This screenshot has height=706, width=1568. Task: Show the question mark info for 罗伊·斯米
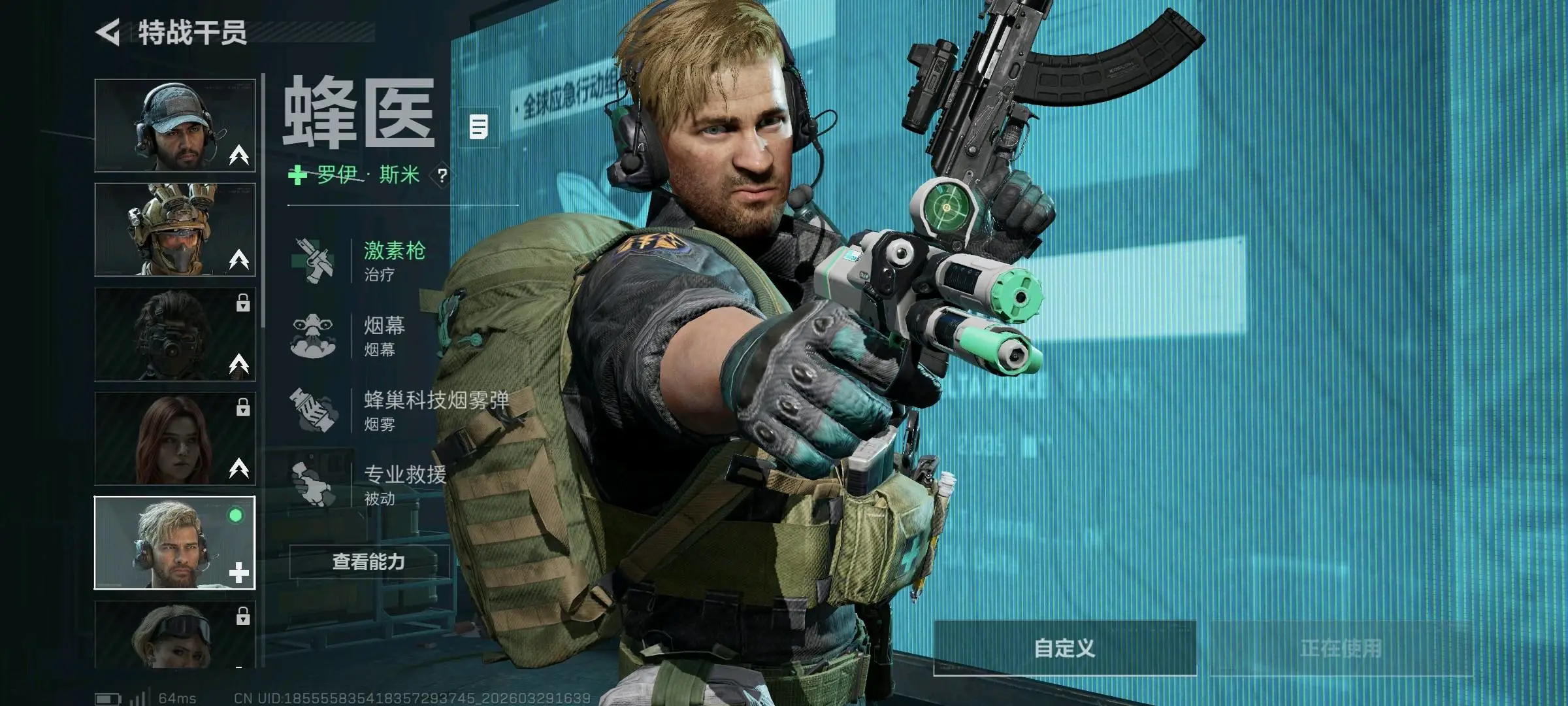[x=442, y=175]
